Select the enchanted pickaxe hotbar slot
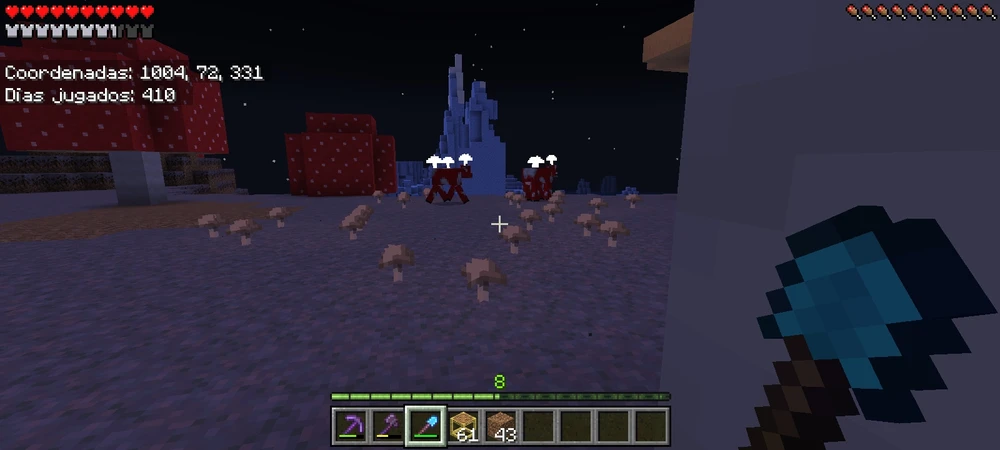This screenshot has height=450, width=1000. pyautogui.click(x=350, y=427)
